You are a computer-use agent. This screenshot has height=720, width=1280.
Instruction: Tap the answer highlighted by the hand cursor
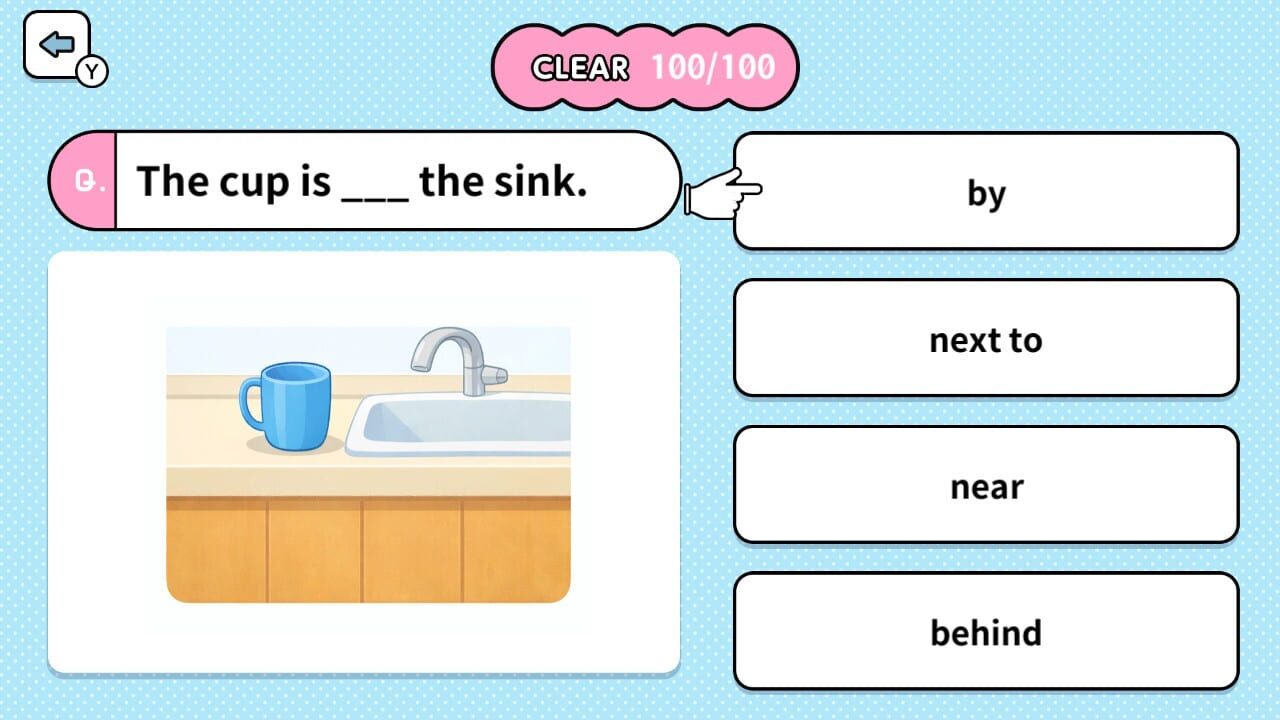[986, 193]
